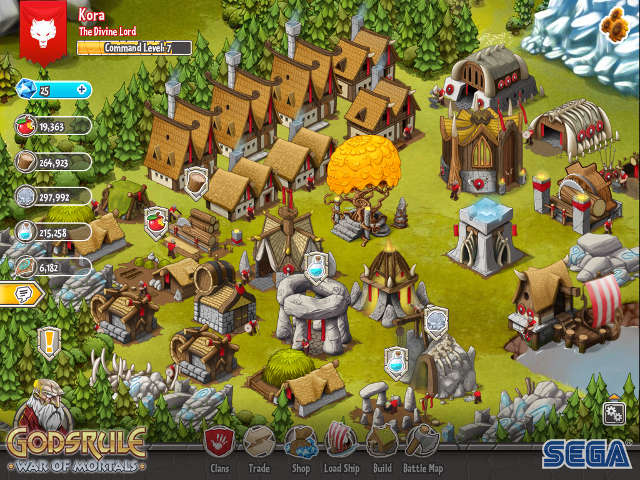
Task: Open the chat speech-bubble tab
Action: [20, 294]
